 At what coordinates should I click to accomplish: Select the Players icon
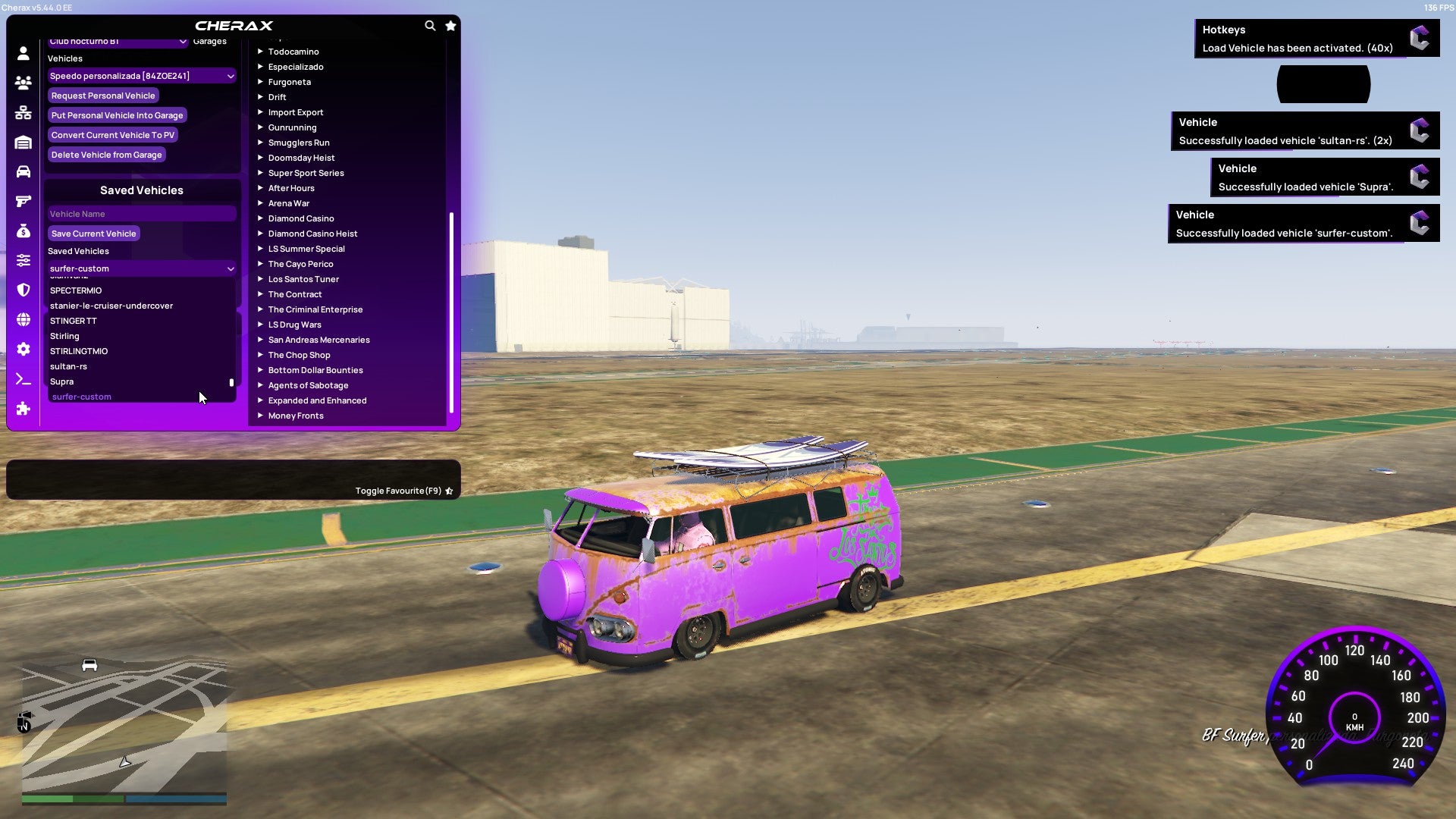click(x=23, y=83)
